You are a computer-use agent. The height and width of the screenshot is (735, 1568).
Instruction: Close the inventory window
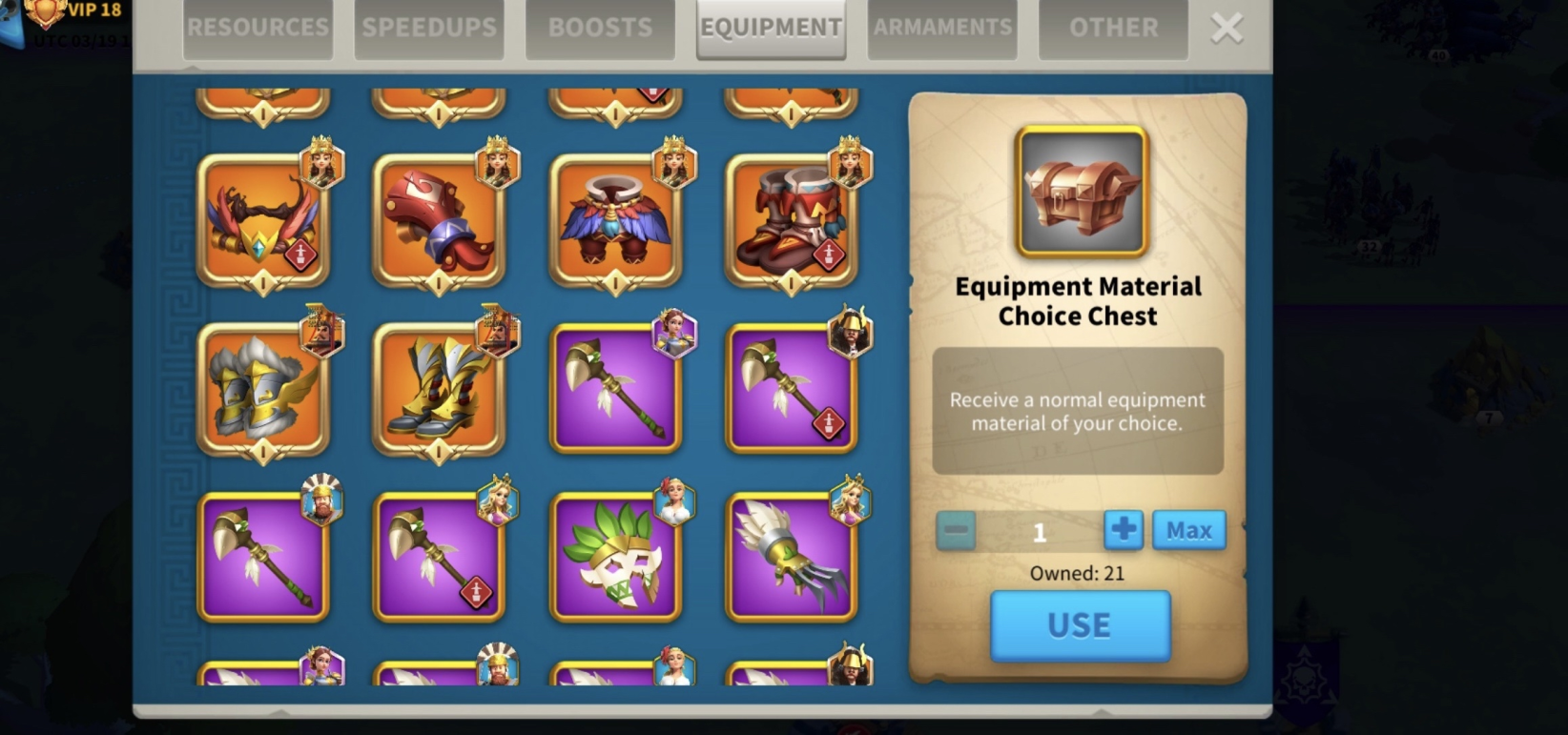1227,29
